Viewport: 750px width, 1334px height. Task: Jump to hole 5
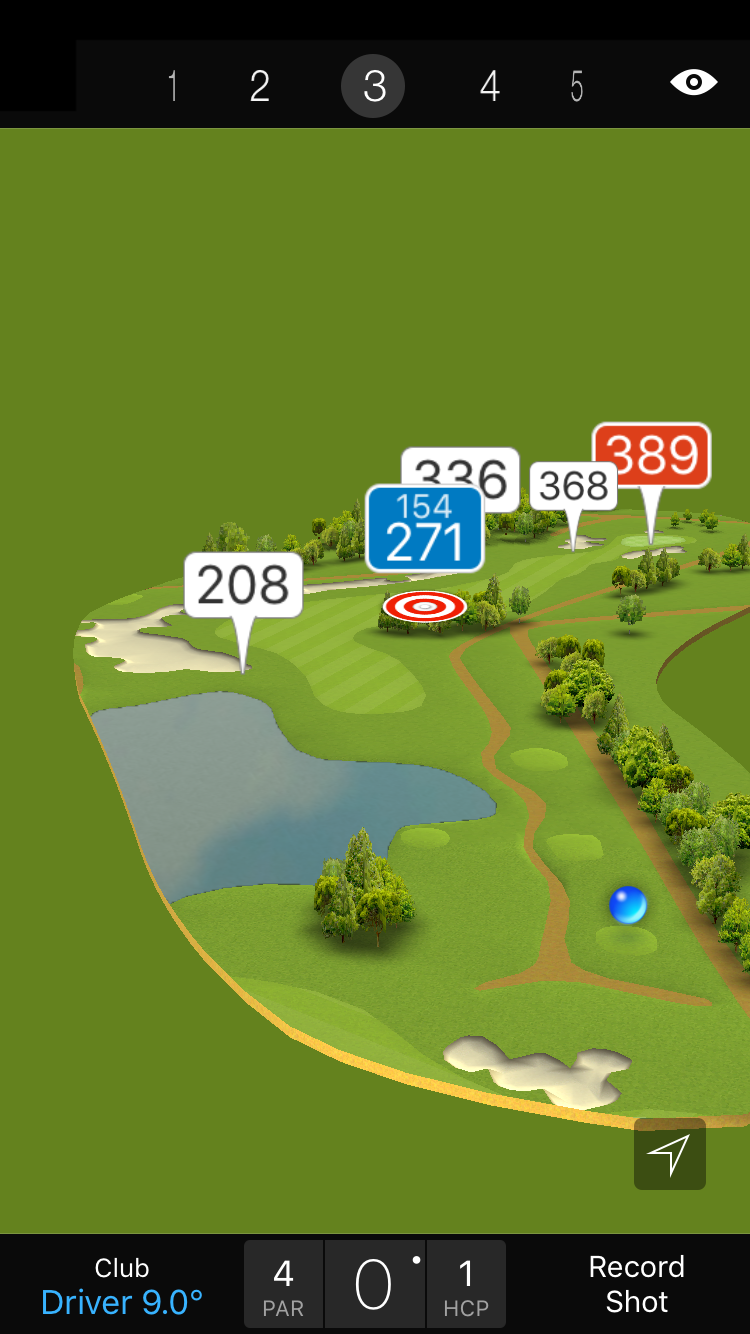(x=577, y=86)
